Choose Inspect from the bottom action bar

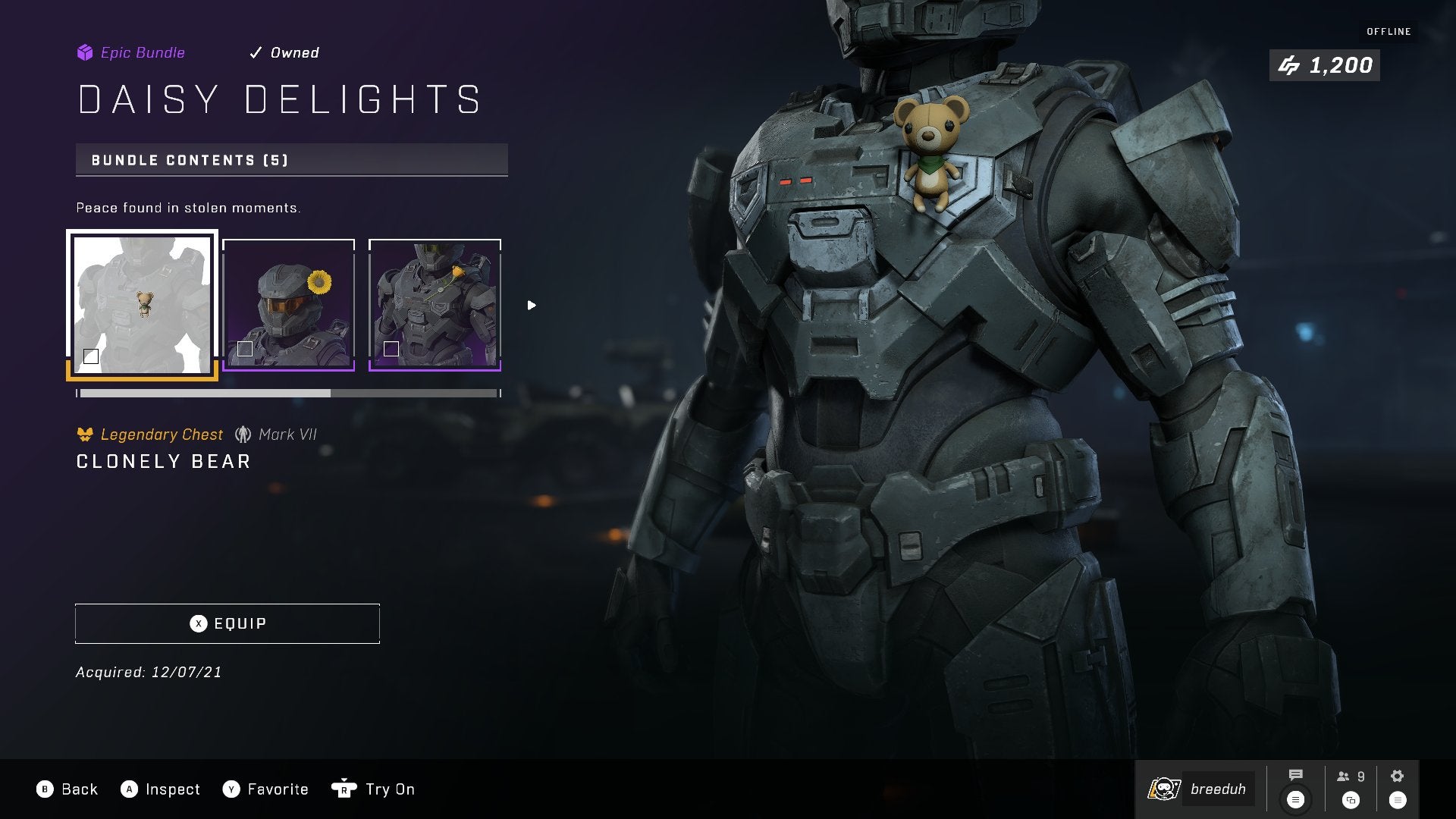click(162, 789)
